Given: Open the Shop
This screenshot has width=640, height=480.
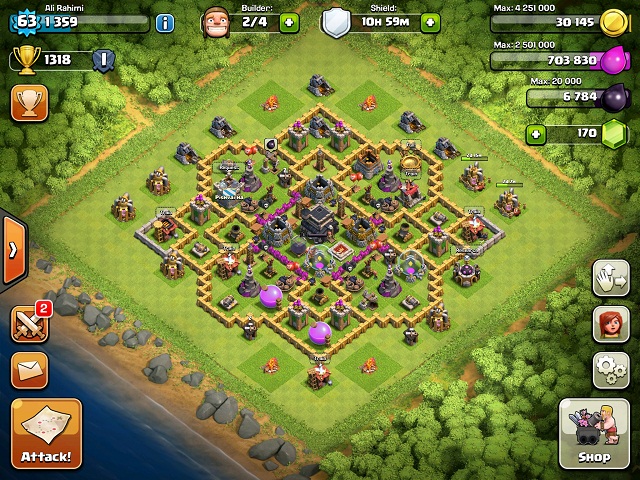Looking at the screenshot, I should click(593, 433).
